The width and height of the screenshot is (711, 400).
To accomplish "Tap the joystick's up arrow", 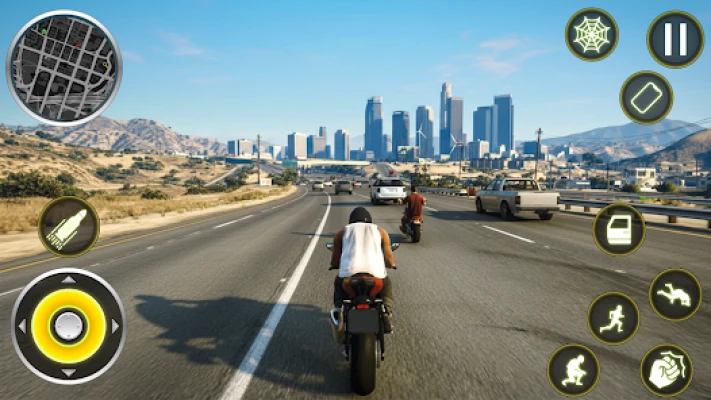I will tap(68, 281).
